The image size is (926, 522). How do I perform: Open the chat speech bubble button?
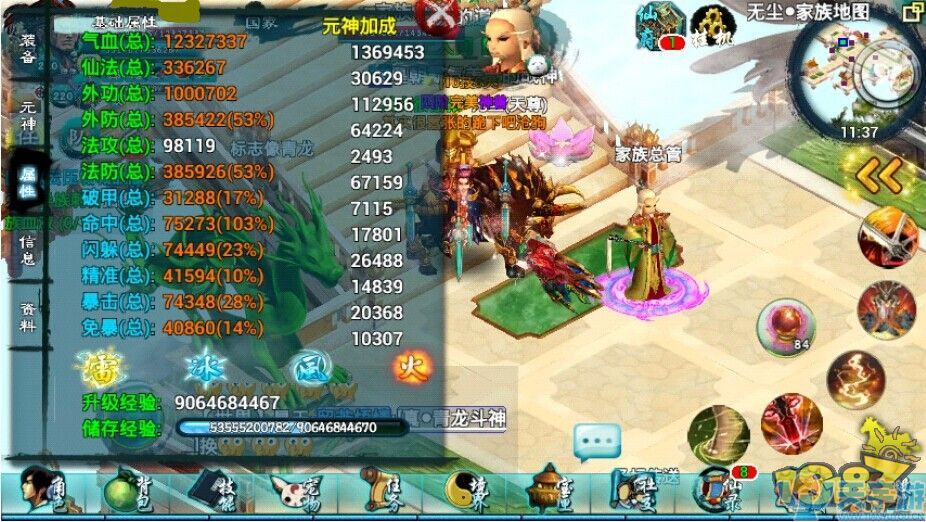pos(597,440)
